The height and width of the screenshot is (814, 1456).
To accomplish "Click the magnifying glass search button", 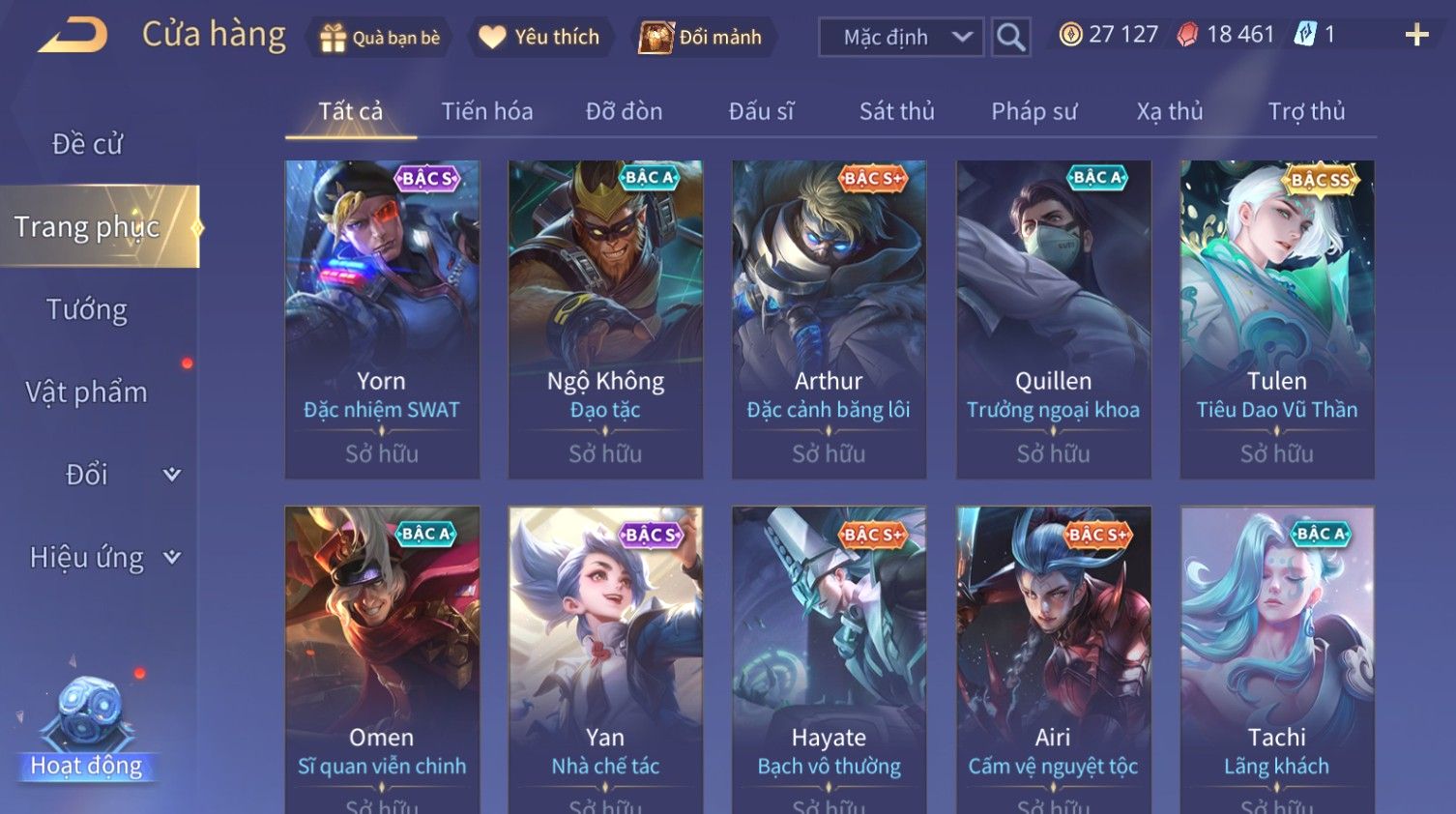I will 1010,38.
